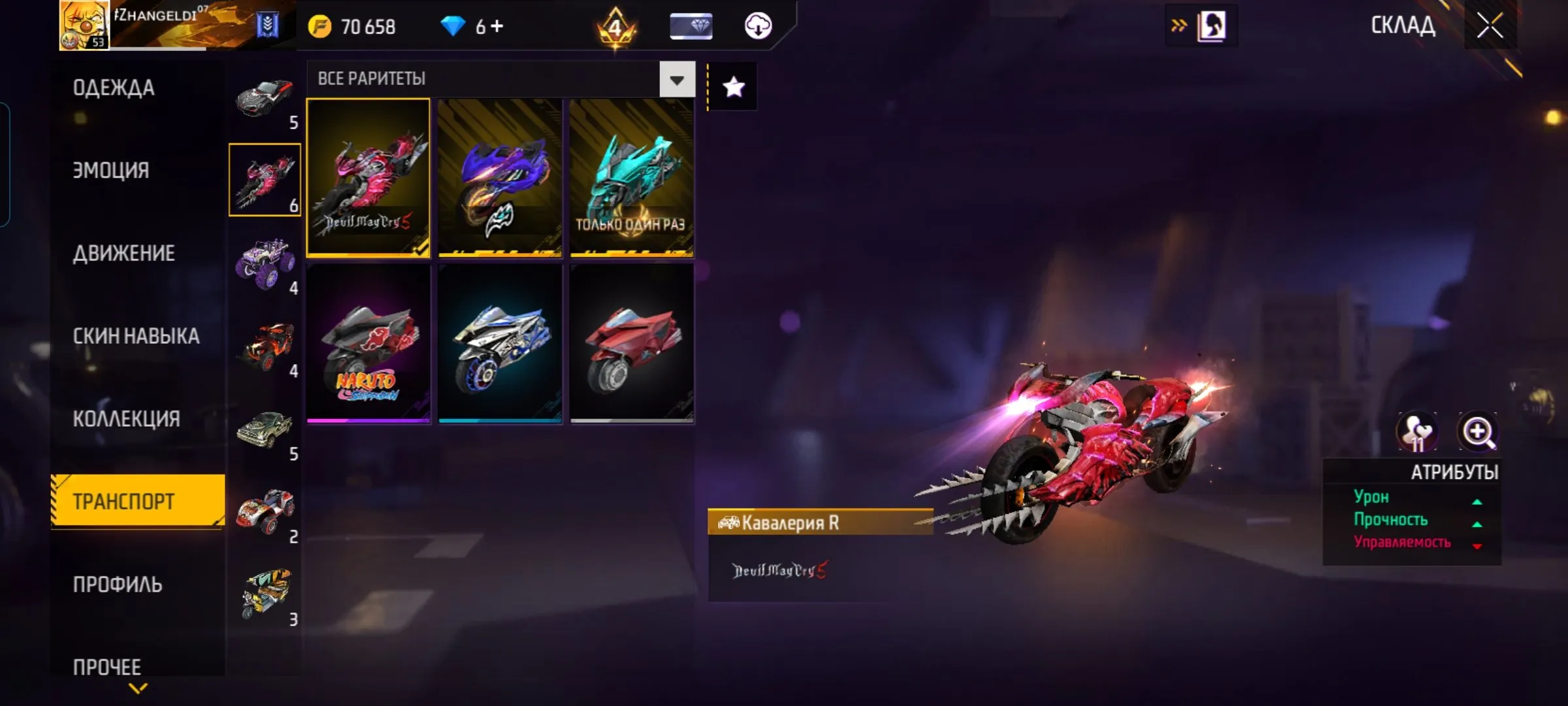Viewport: 1568px width, 706px height.
Task: Show the КОЛЛЕКЦИЯ category
Action: (126, 418)
